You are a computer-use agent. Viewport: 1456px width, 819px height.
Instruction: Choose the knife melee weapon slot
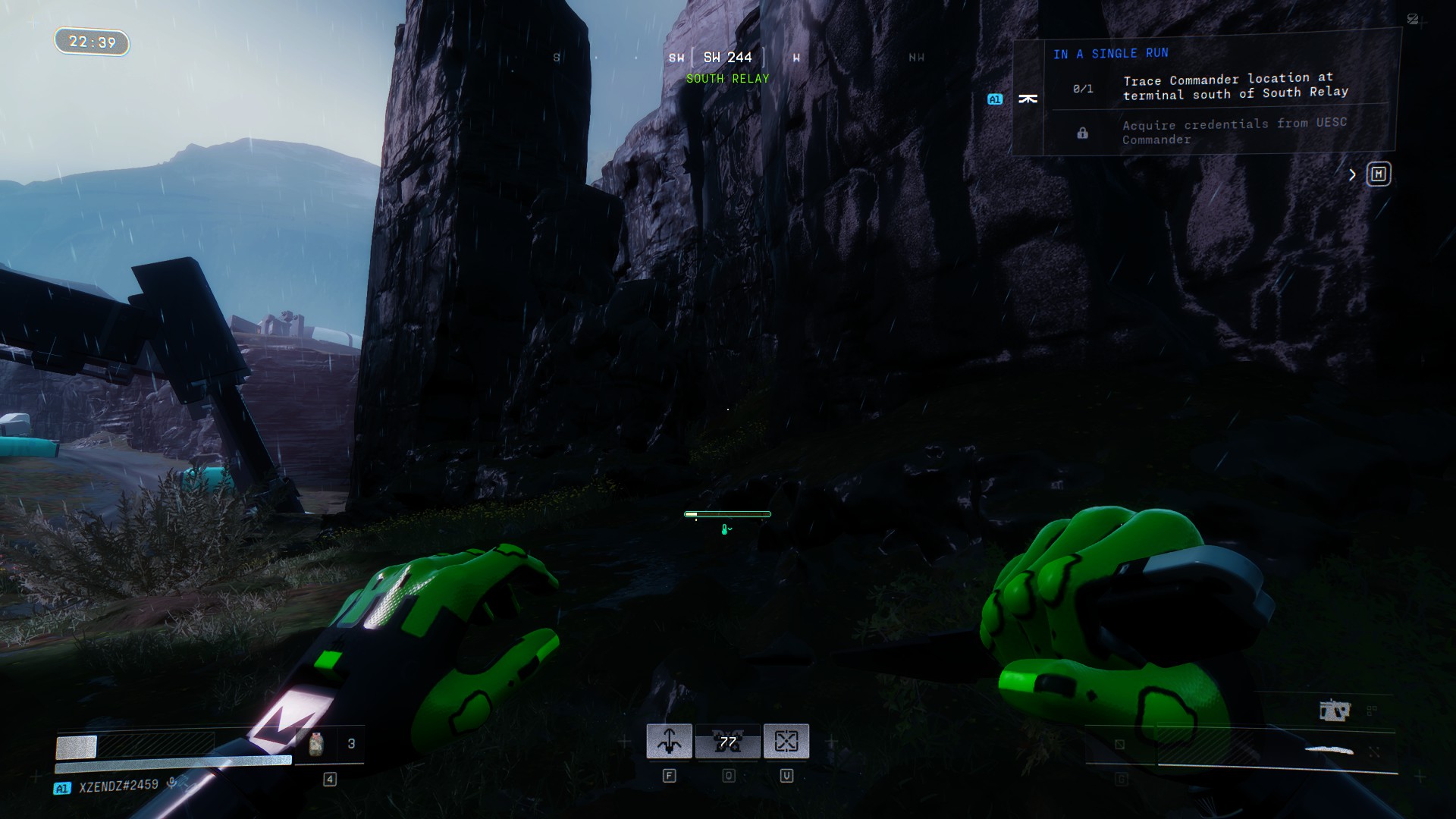tap(1329, 751)
